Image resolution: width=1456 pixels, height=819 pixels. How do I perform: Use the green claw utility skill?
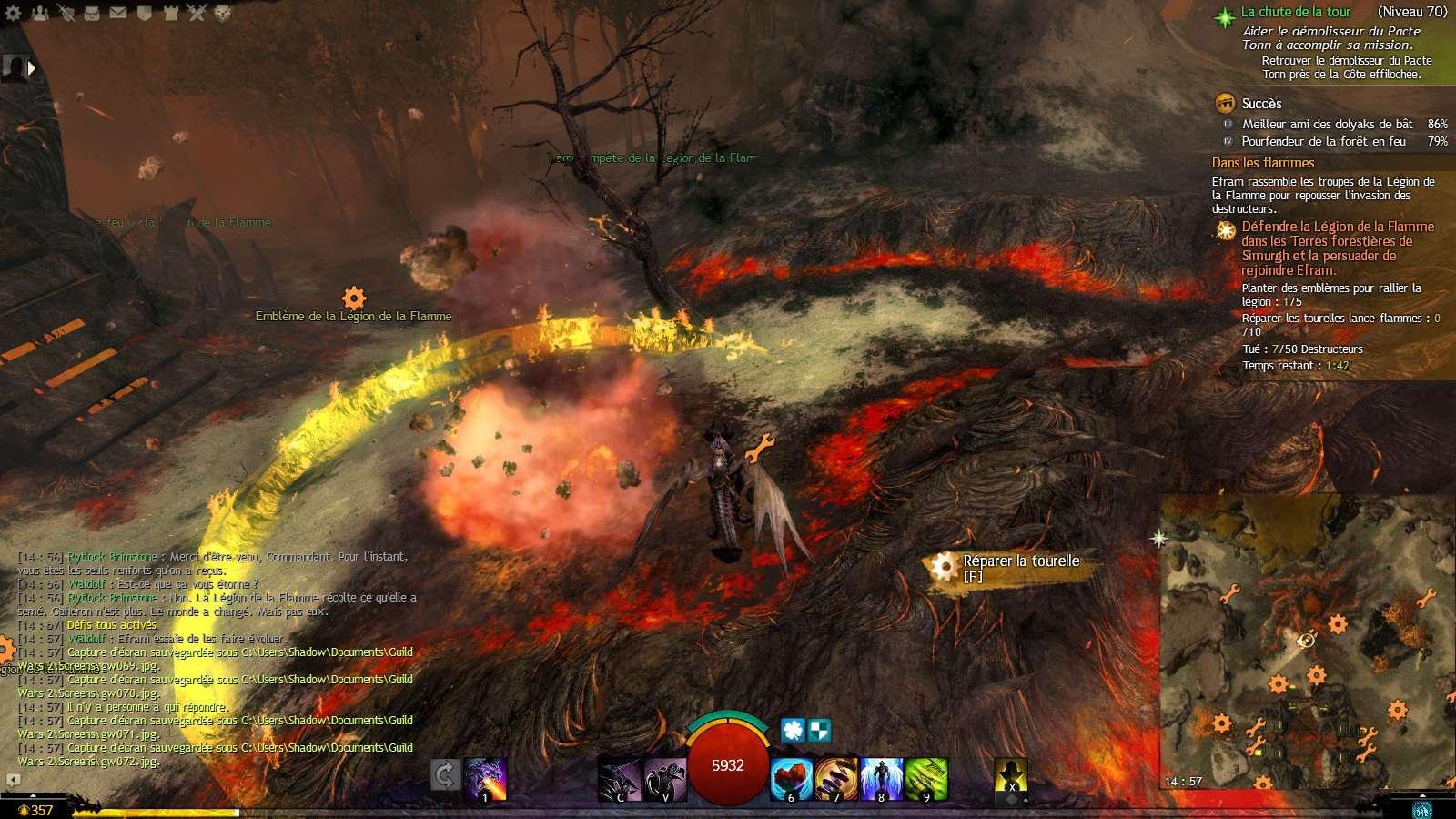tap(926, 779)
